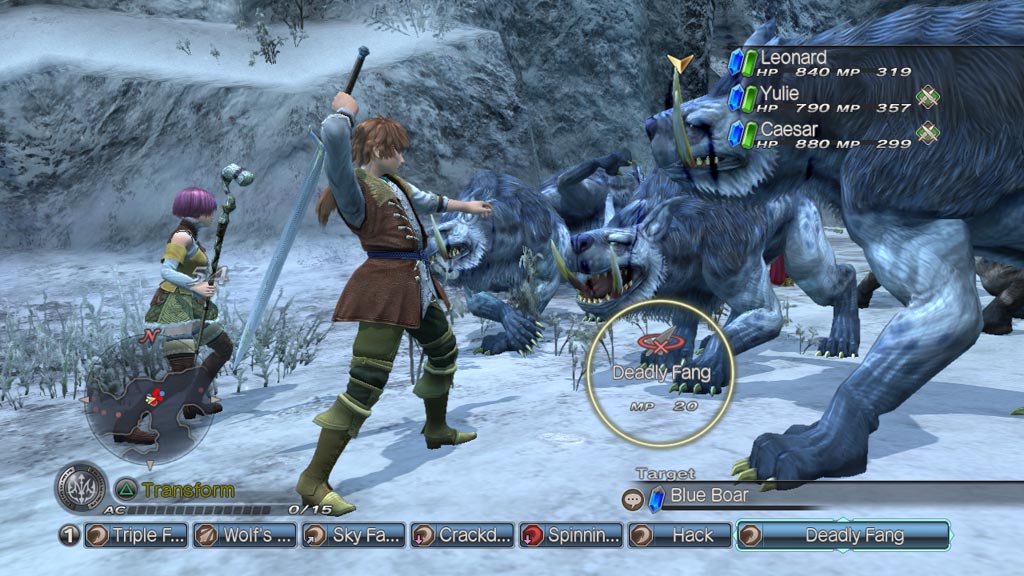Image resolution: width=1024 pixels, height=576 pixels.
Task: Trigger the Spinnin... attack slot
Action: (x=570, y=535)
